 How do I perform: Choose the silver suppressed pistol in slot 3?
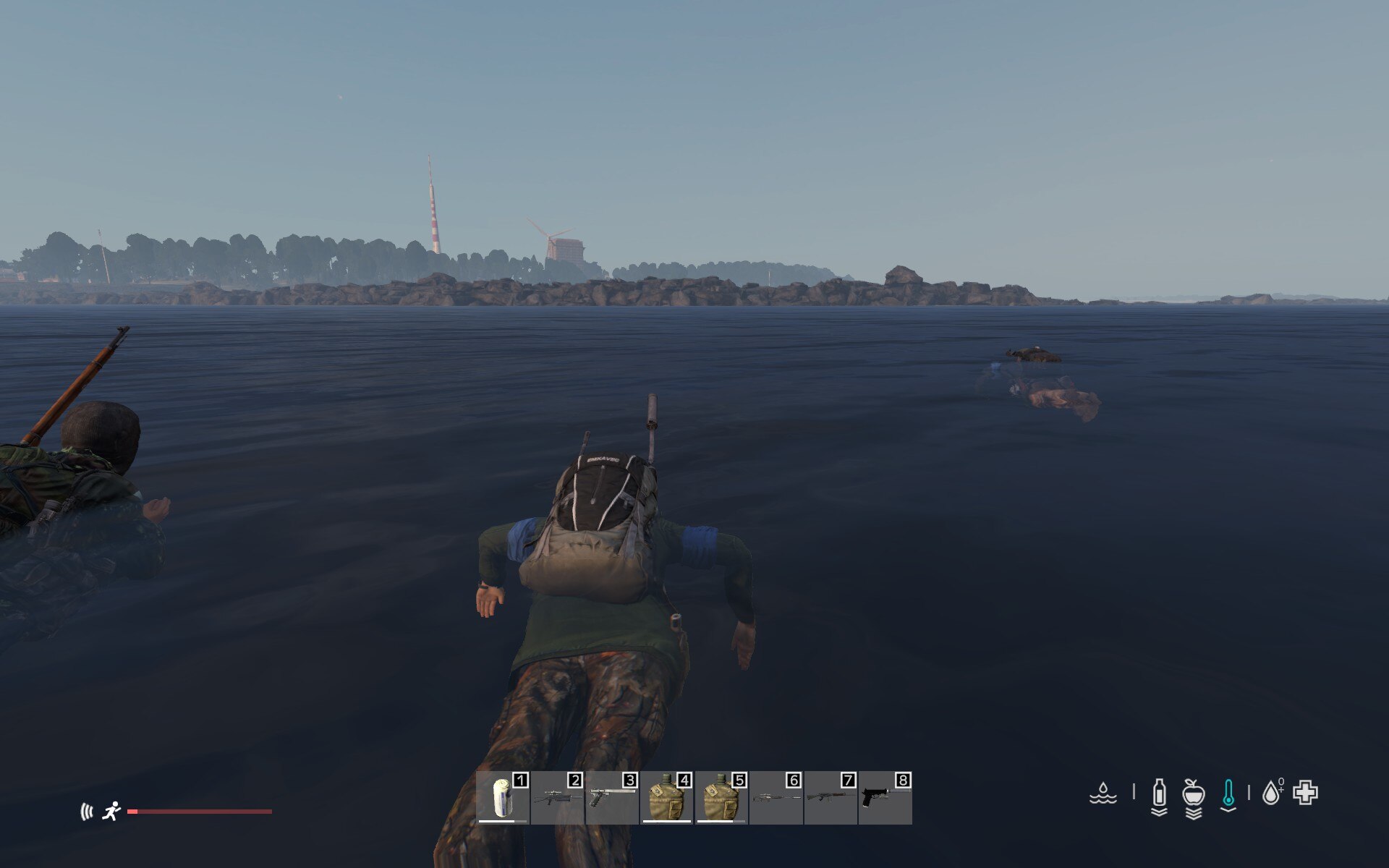[612, 798]
